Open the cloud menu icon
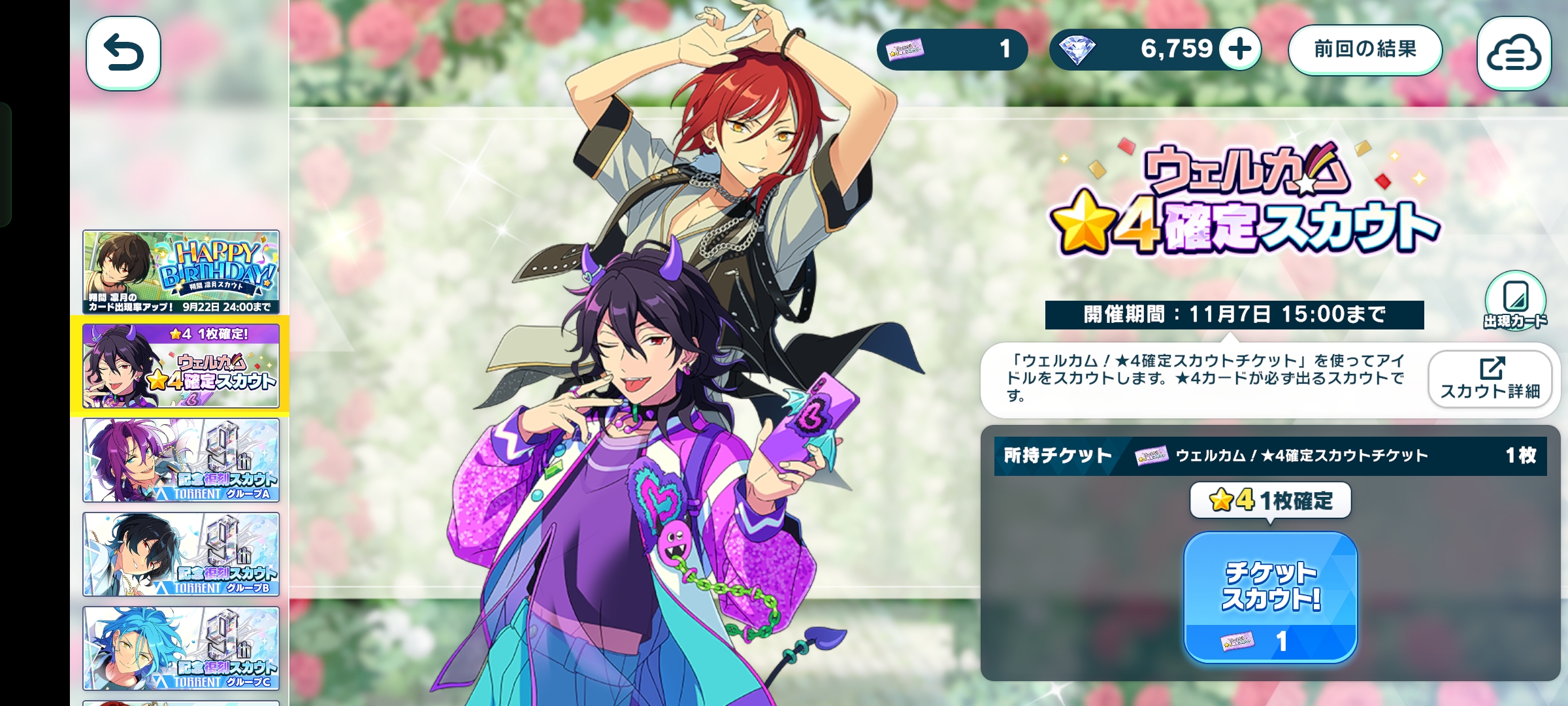1568x706 pixels. tap(1513, 54)
